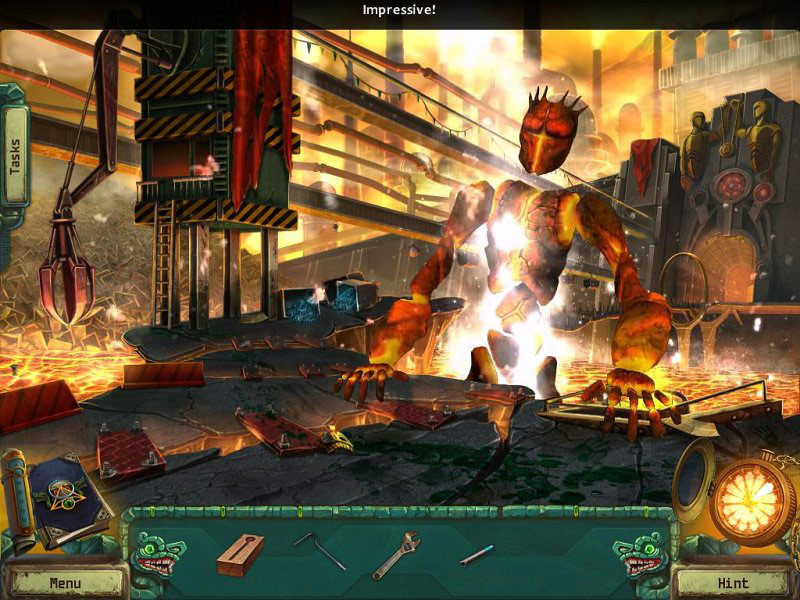
Task: Pick the bent metal hook from inventory
Action: [319, 549]
